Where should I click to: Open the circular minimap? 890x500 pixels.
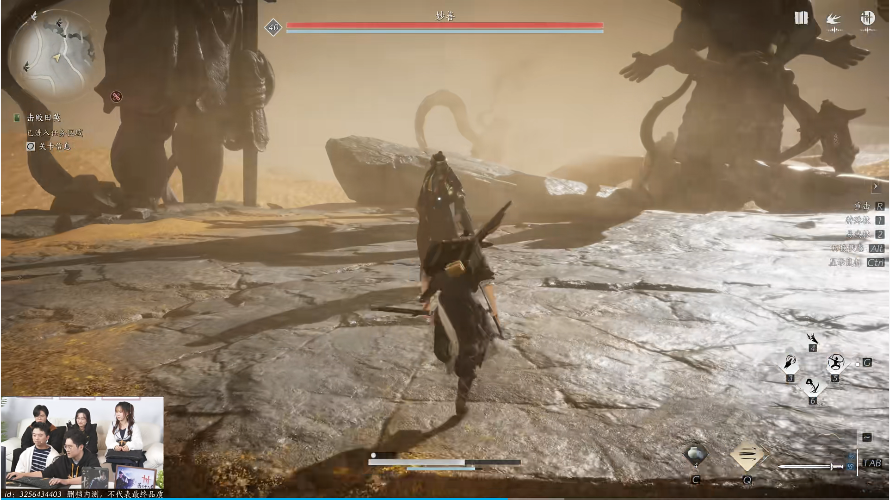click(51, 55)
